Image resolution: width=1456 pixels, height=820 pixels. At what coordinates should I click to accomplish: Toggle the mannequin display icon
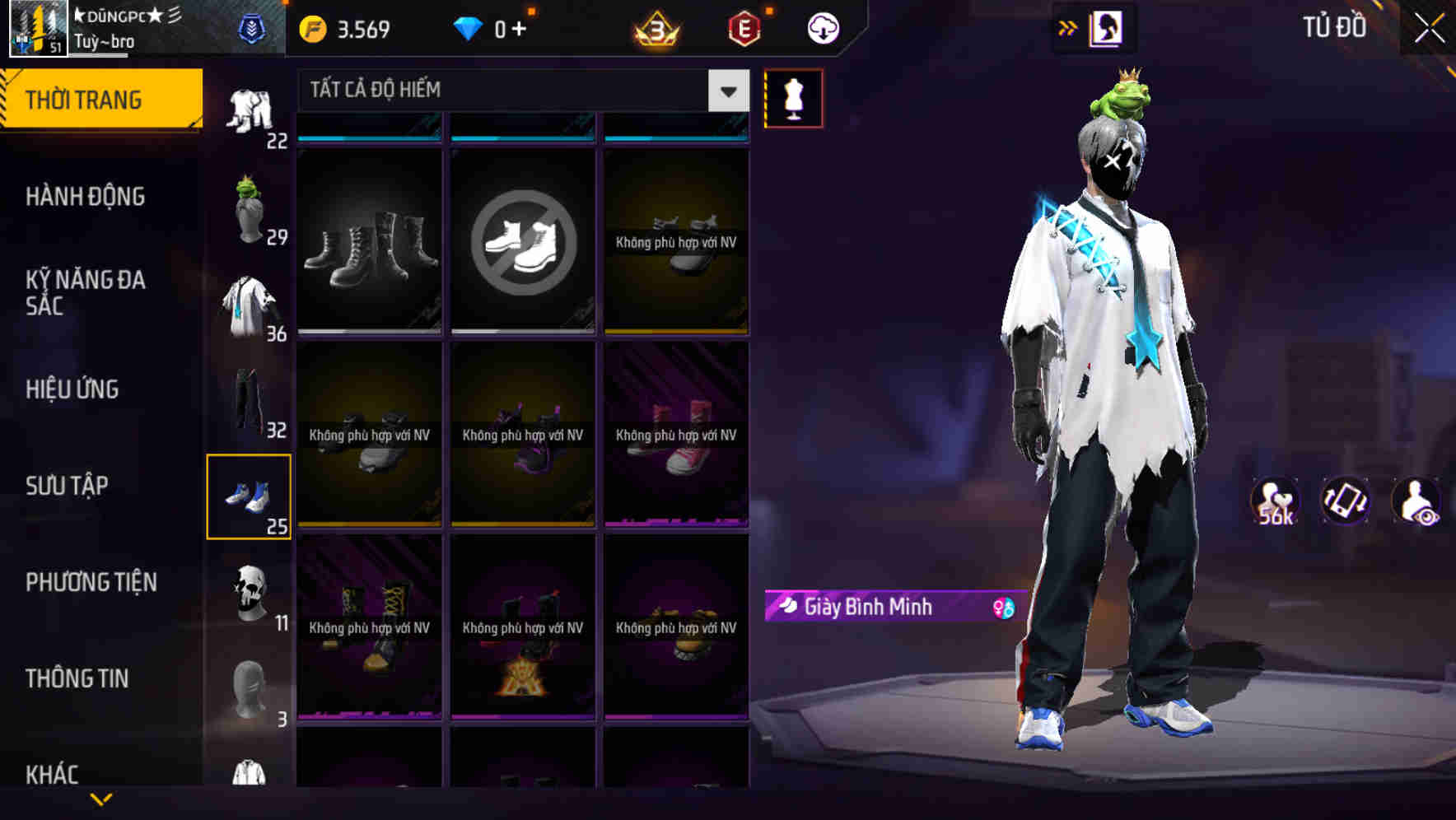pos(793,97)
